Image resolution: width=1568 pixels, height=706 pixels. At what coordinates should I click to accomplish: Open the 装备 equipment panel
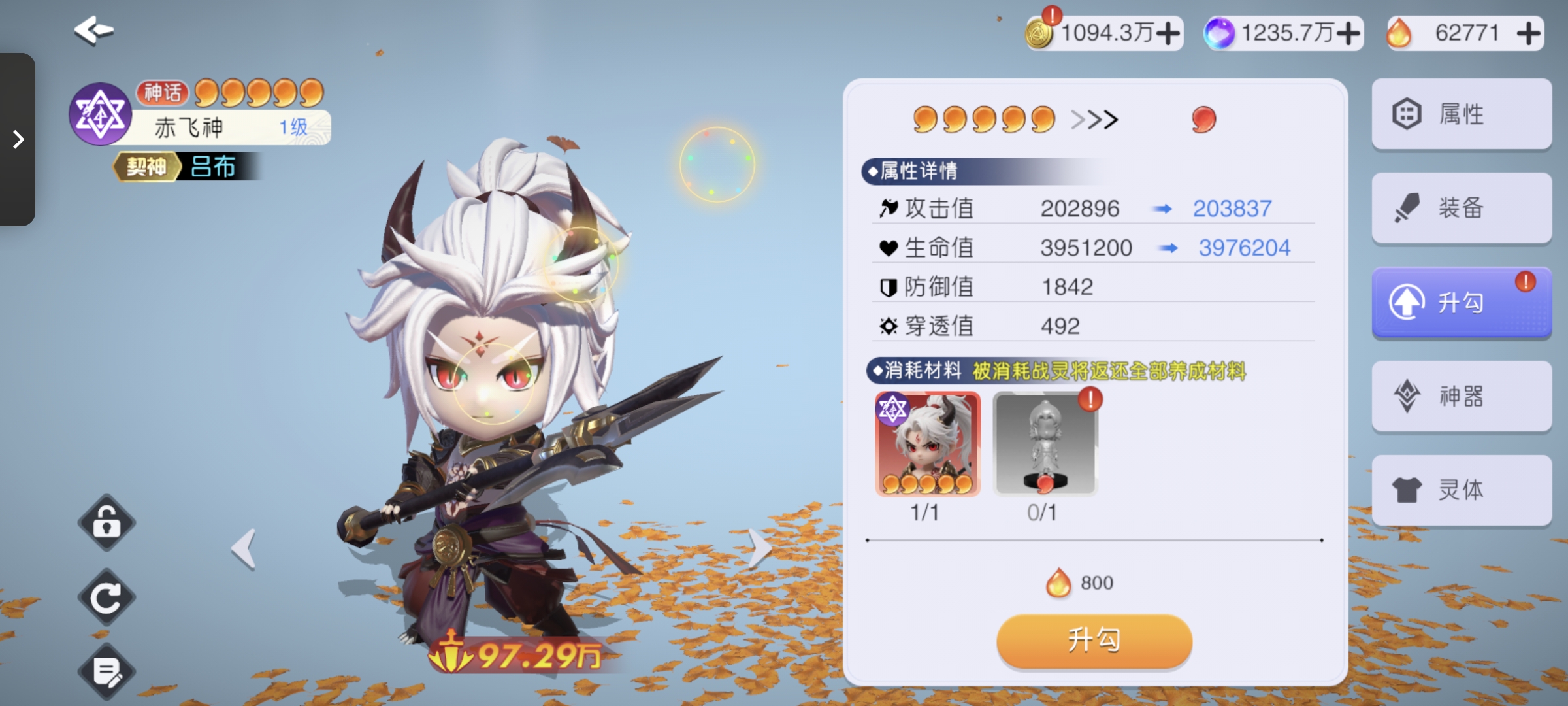(x=1462, y=208)
